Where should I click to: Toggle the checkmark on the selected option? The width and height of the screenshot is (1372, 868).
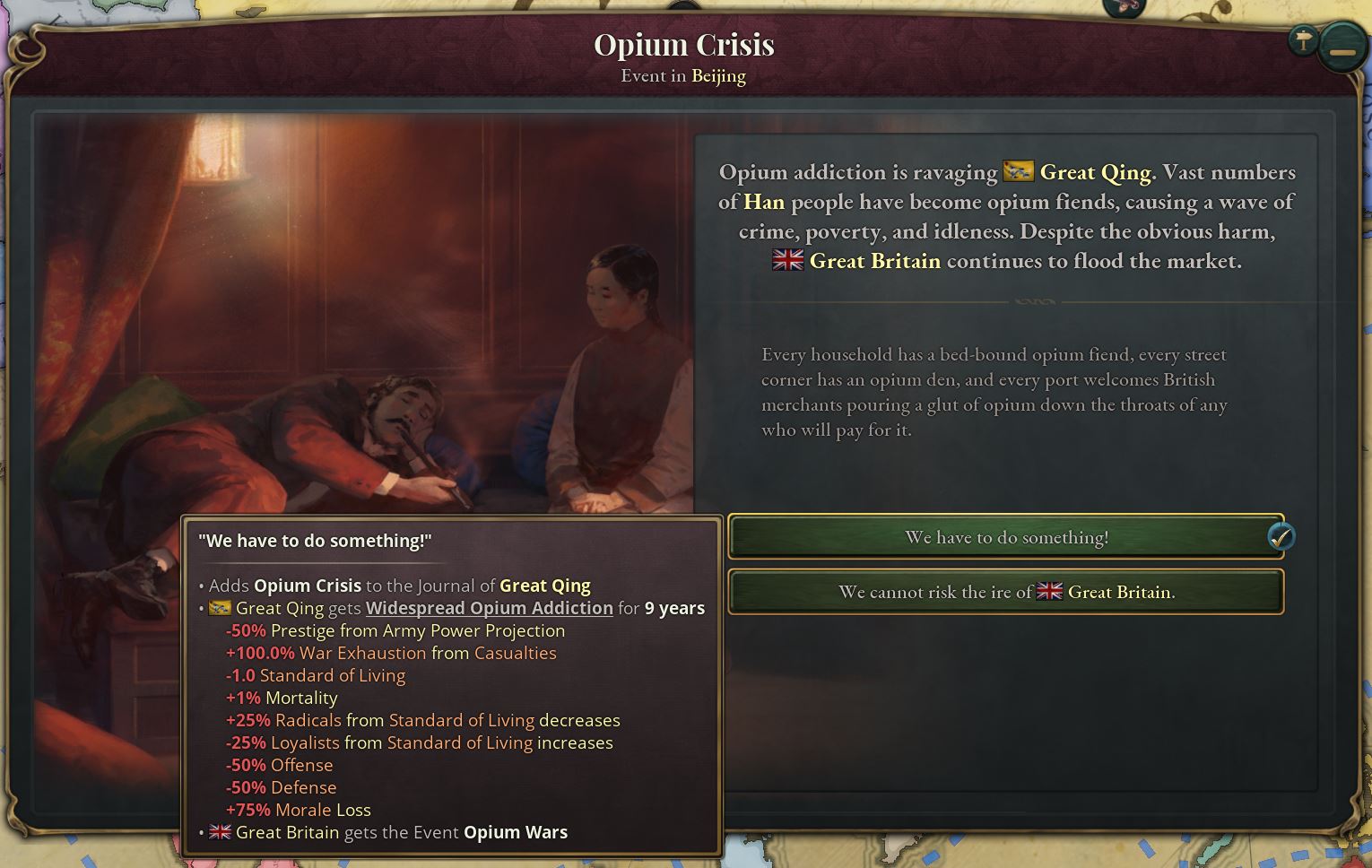[x=1282, y=536]
